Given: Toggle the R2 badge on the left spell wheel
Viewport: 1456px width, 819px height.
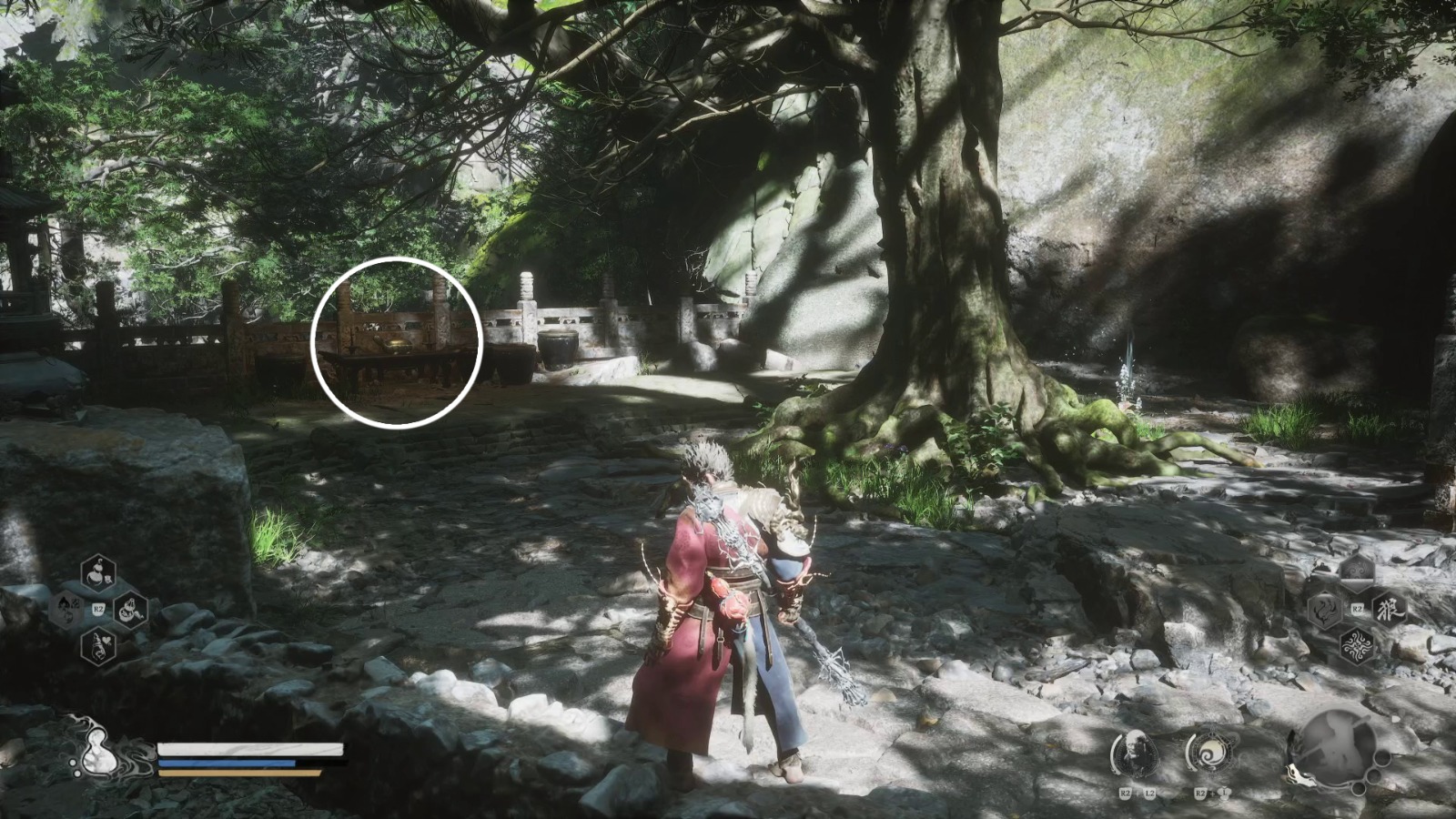Looking at the screenshot, I should 98,608.
